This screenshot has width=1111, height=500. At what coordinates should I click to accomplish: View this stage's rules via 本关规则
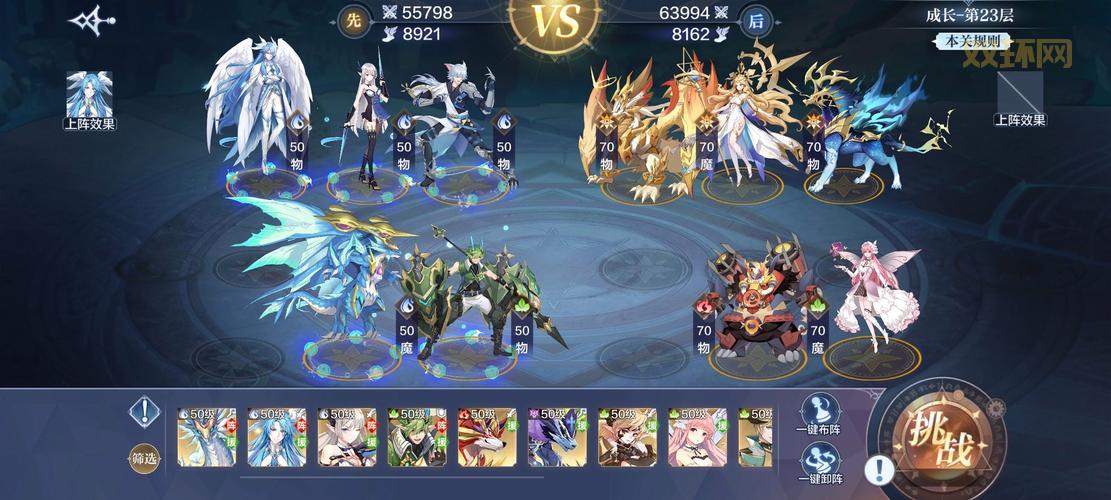pos(968,42)
